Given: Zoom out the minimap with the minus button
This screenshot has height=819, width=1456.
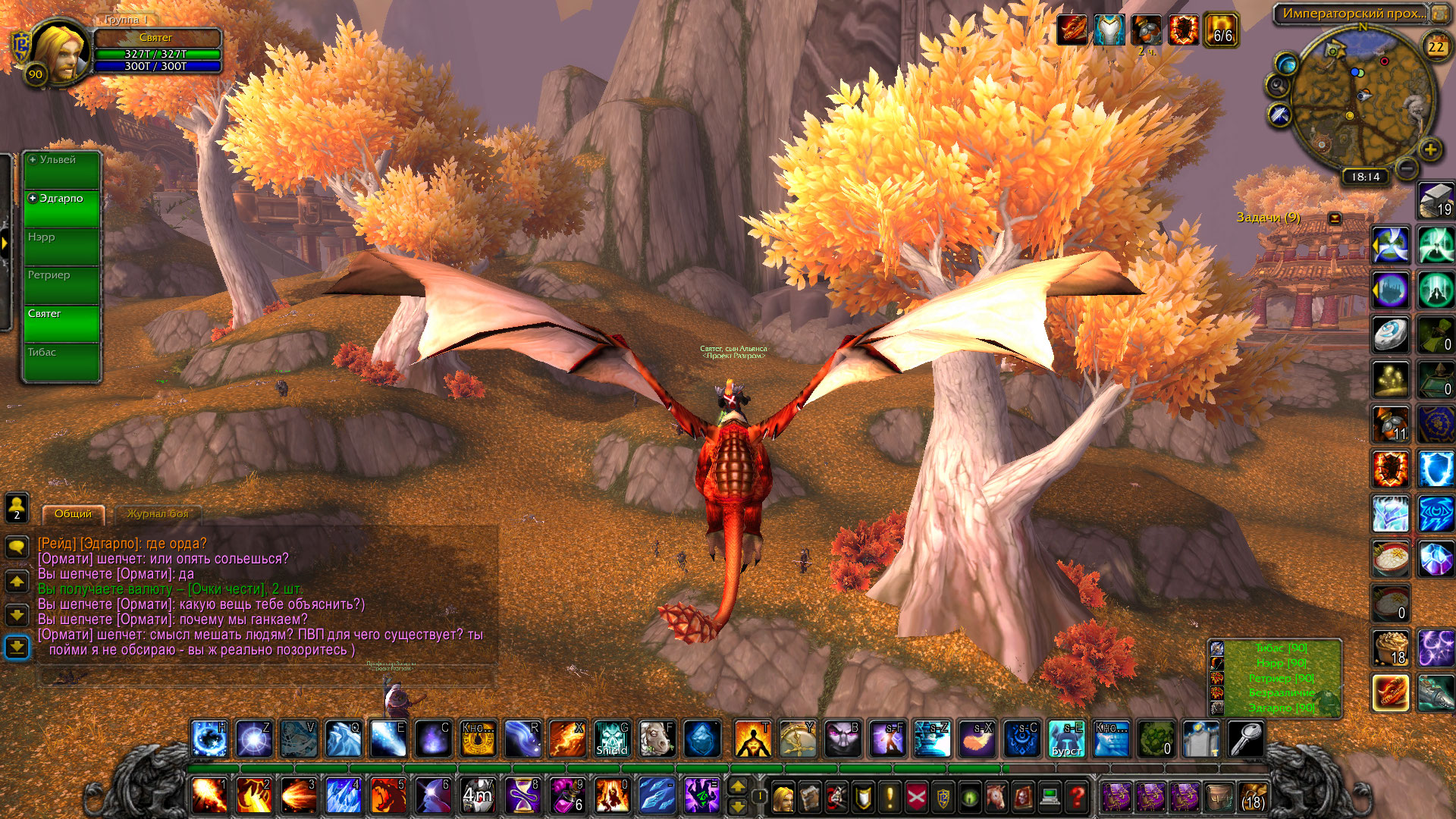Looking at the screenshot, I should click(1407, 168).
